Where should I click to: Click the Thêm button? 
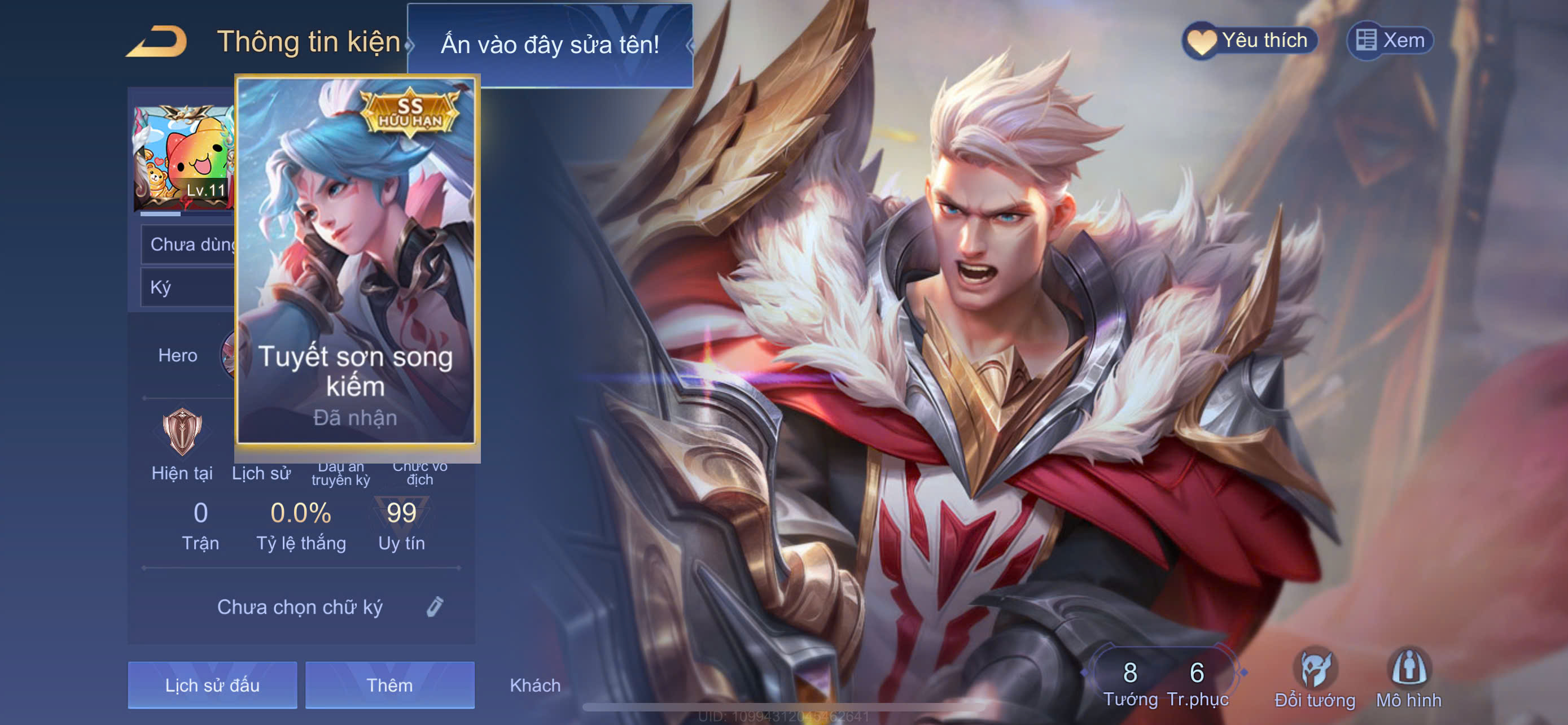[x=389, y=685]
